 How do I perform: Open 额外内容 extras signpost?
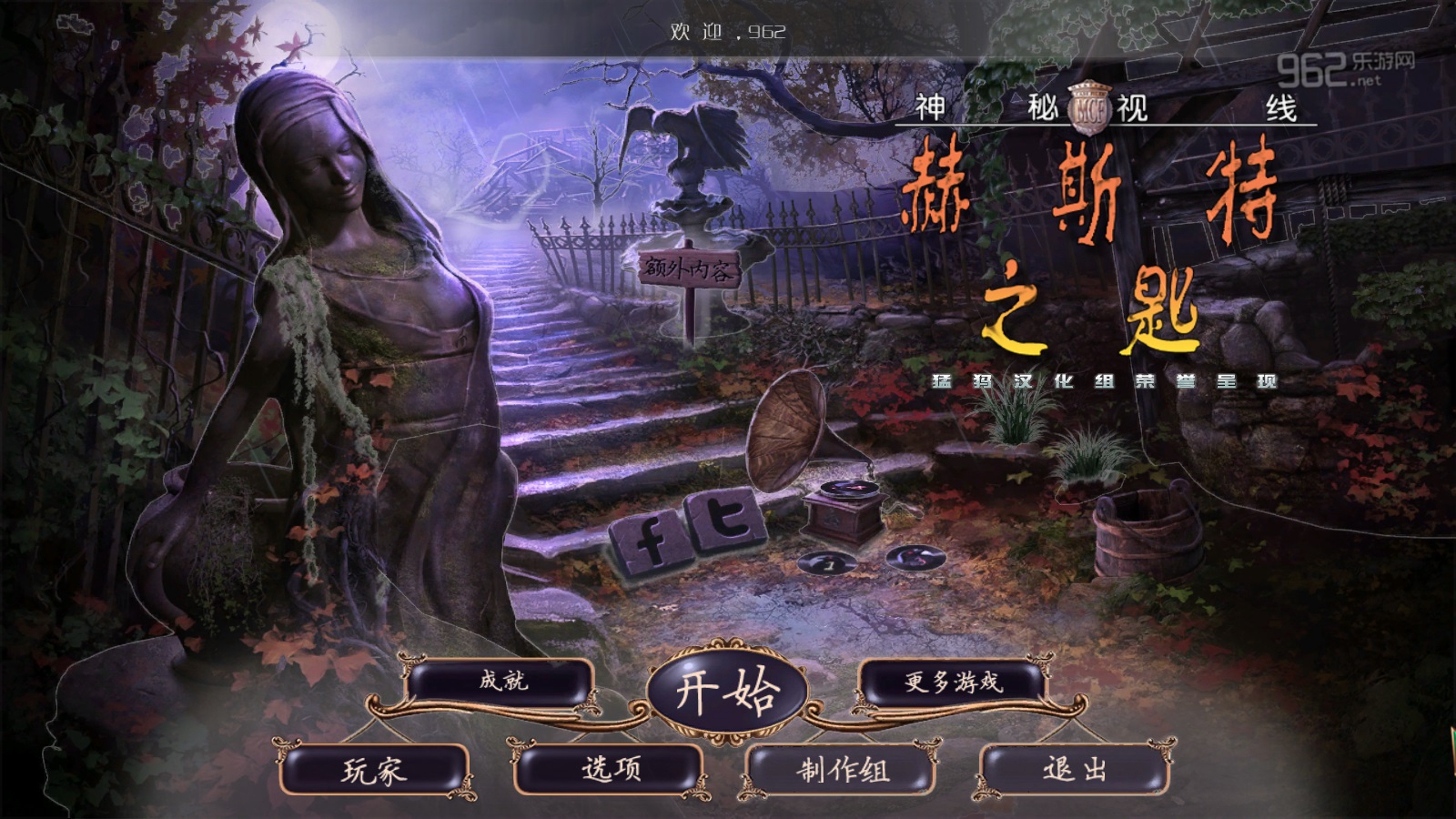coord(688,269)
